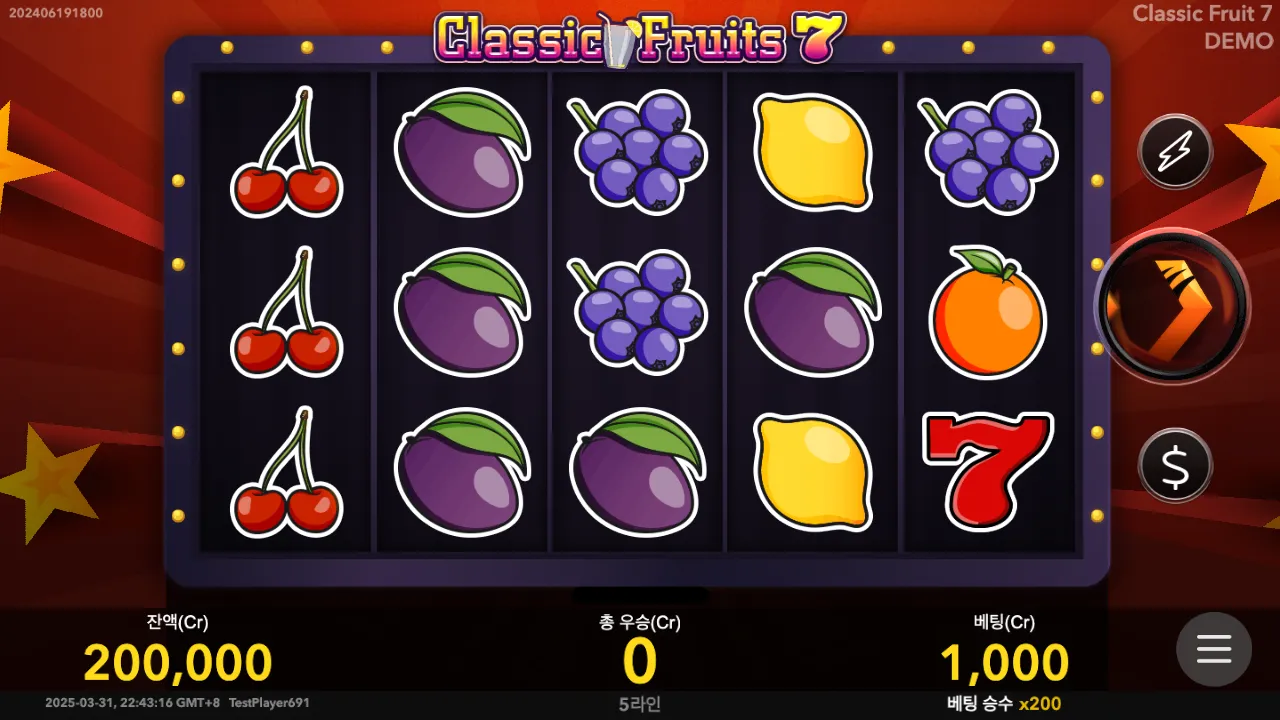Click the 잔액 200,000 balance display
This screenshot has height=720, width=1280.
(x=175, y=660)
